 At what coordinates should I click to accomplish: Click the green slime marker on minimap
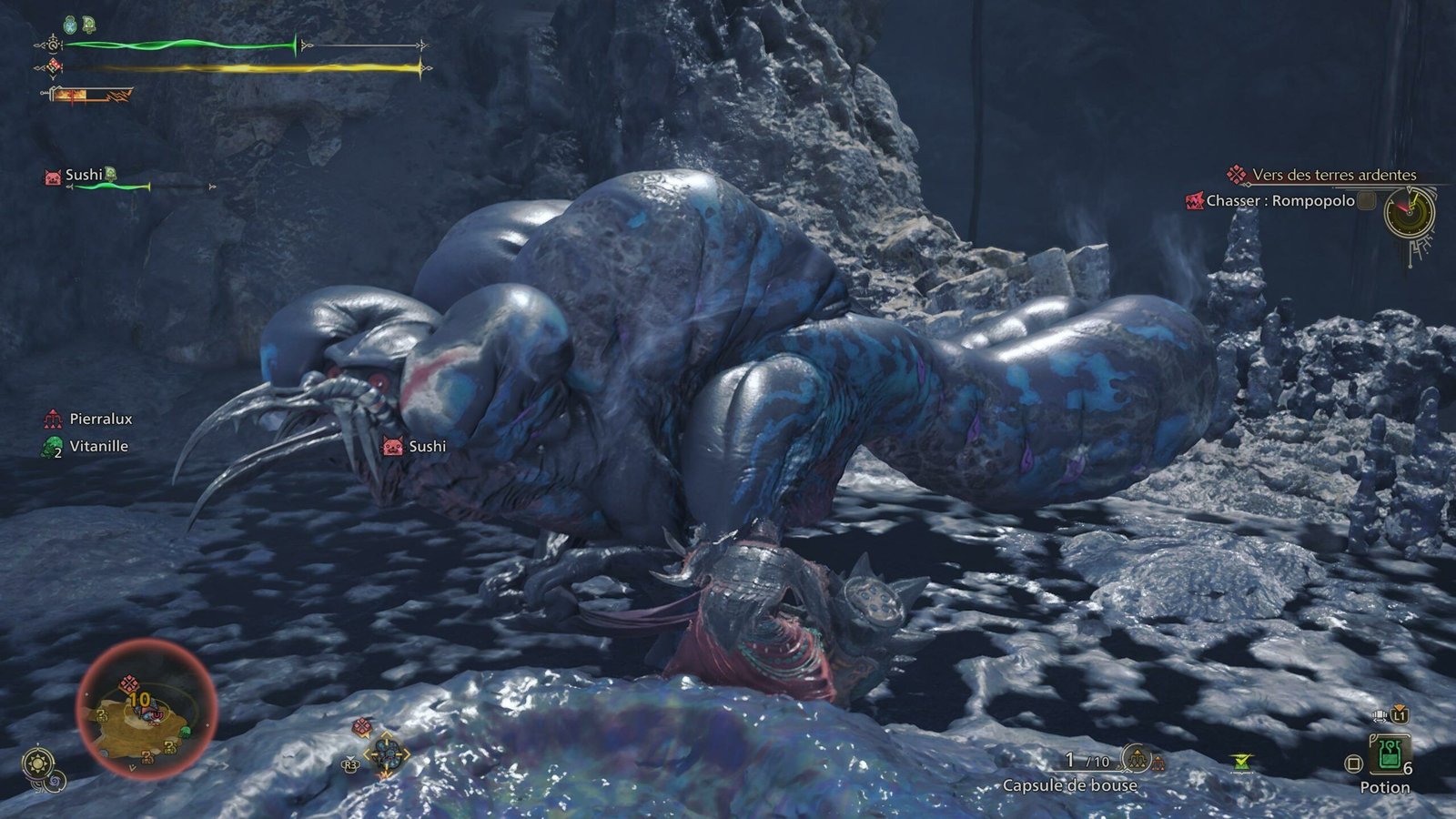(x=186, y=731)
